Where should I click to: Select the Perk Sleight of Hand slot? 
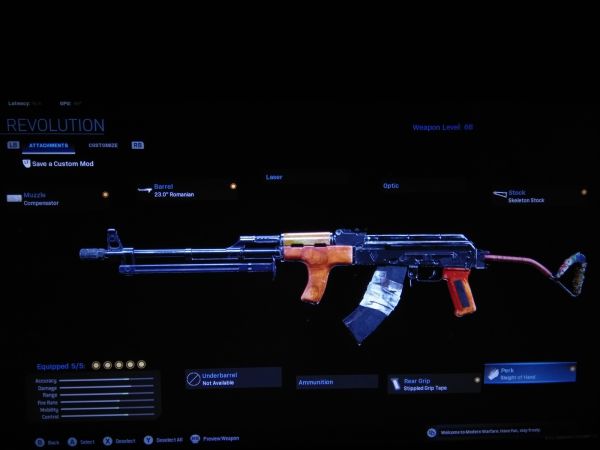click(x=530, y=373)
